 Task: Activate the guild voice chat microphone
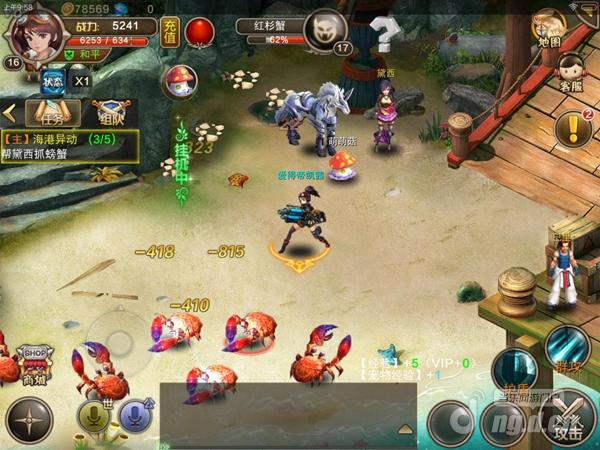[135, 417]
